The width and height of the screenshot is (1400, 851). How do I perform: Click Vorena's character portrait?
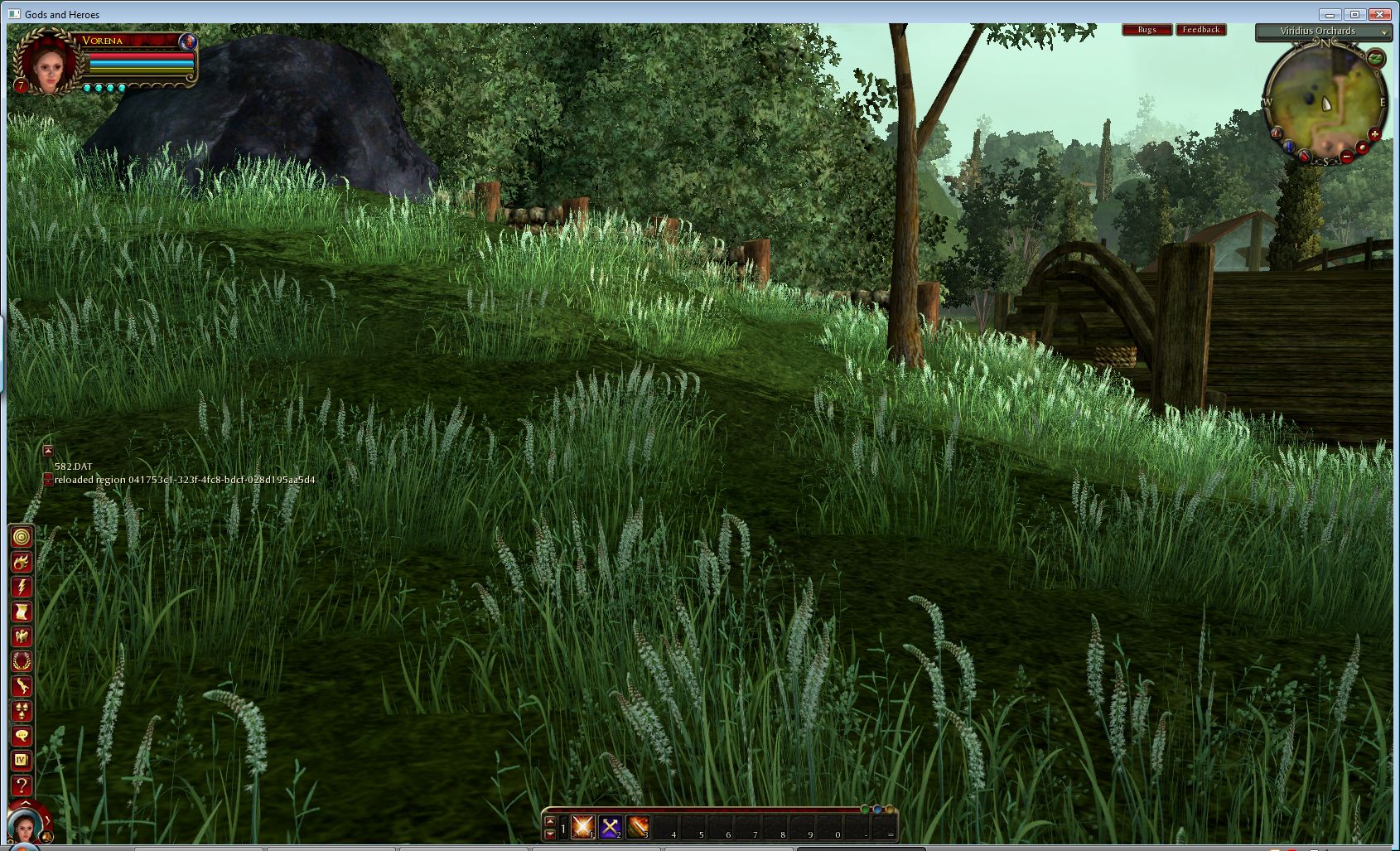[48, 63]
